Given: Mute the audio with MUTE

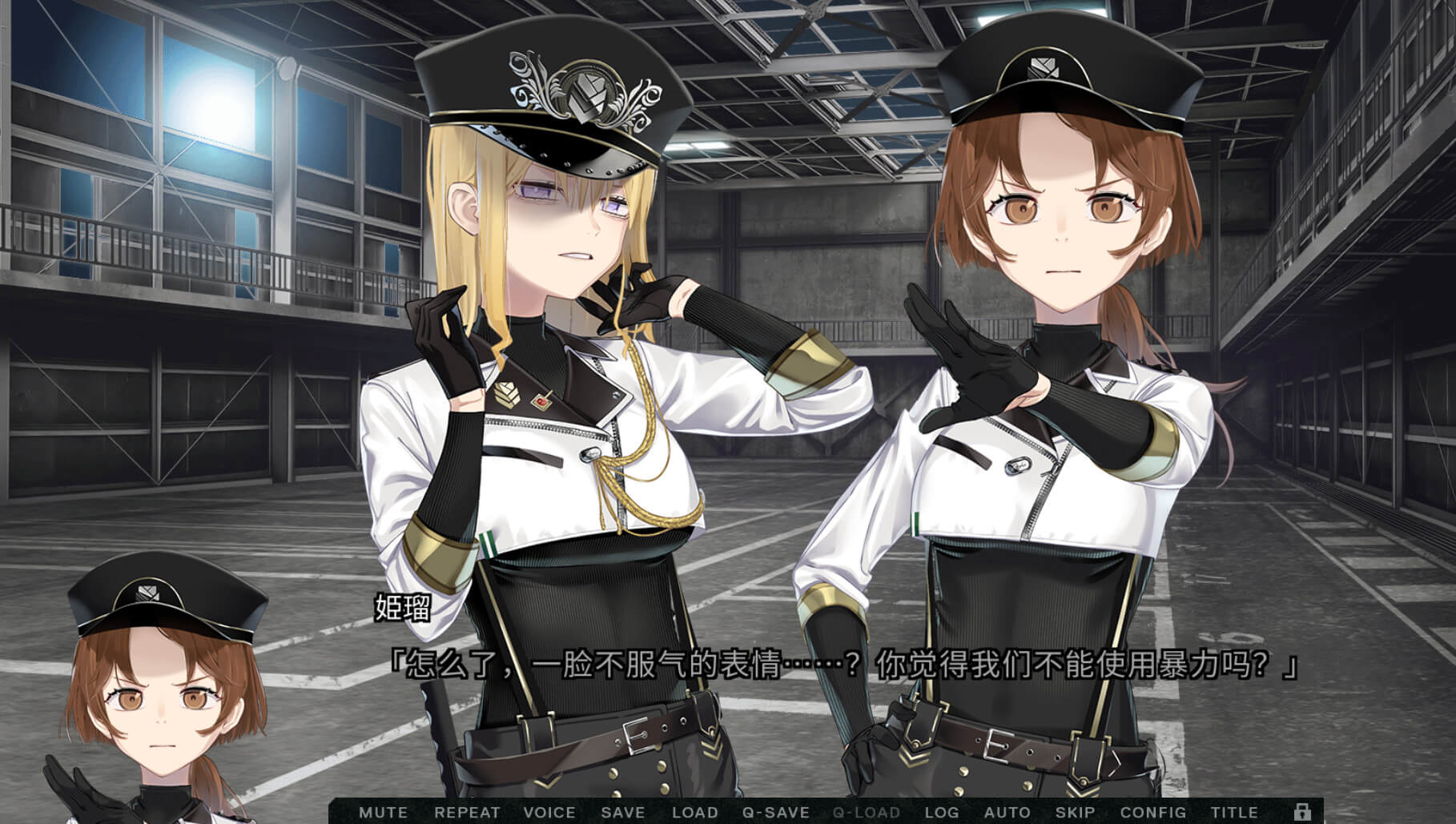Looking at the screenshot, I should click(x=383, y=812).
